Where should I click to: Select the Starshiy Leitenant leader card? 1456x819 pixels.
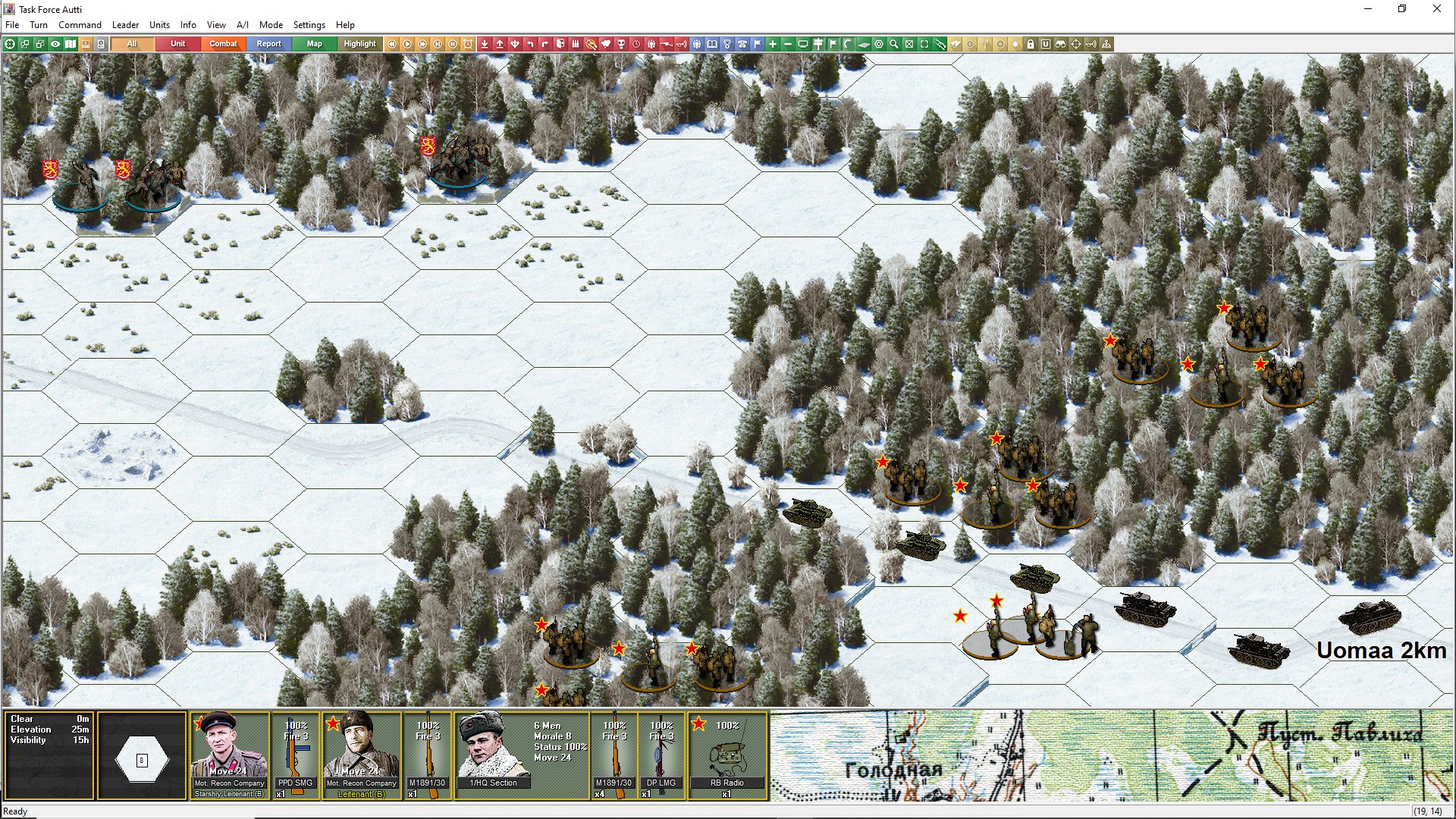pos(229,755)
